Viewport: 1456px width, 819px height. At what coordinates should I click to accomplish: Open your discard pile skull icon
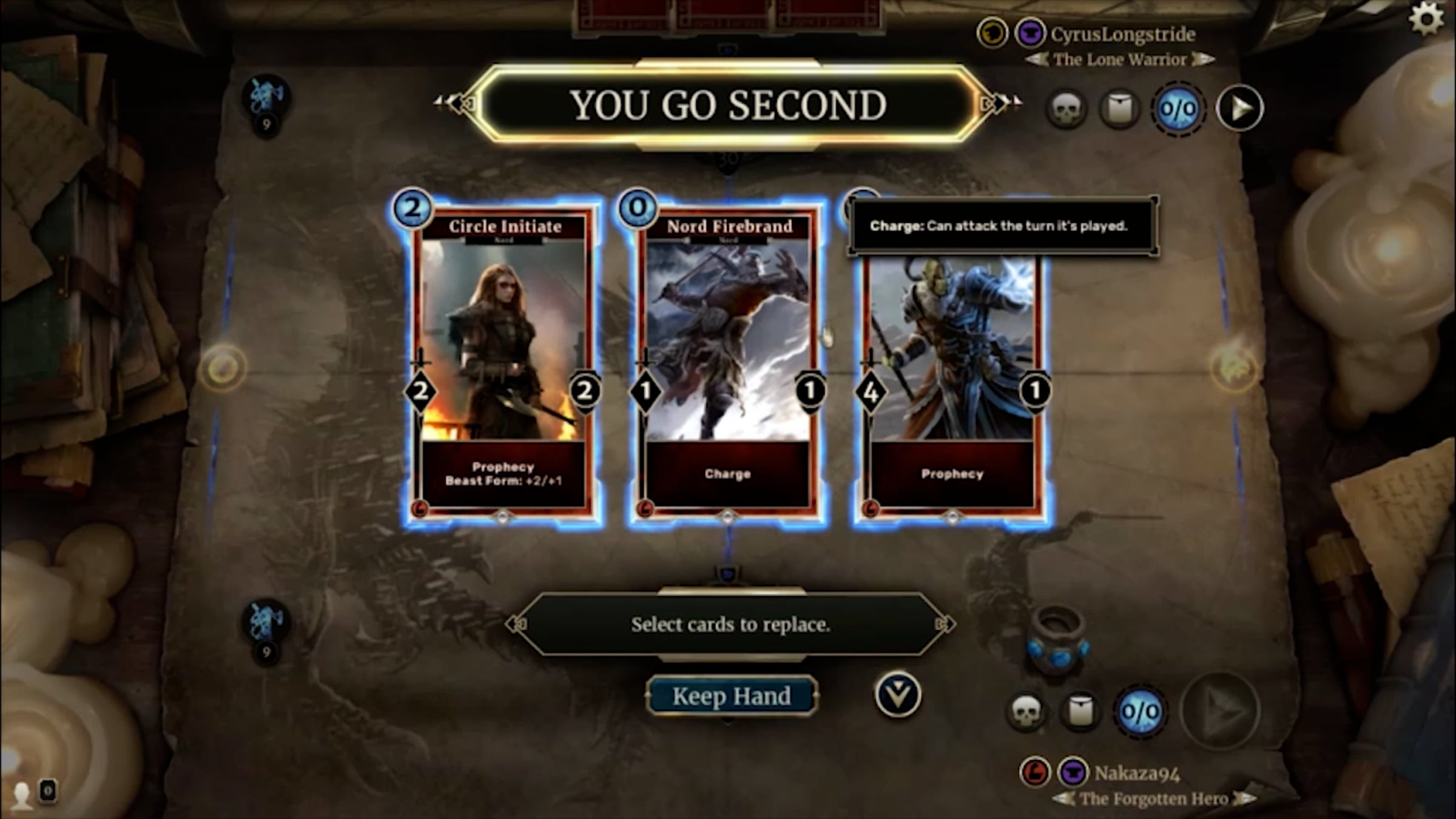pos(1026,711)
